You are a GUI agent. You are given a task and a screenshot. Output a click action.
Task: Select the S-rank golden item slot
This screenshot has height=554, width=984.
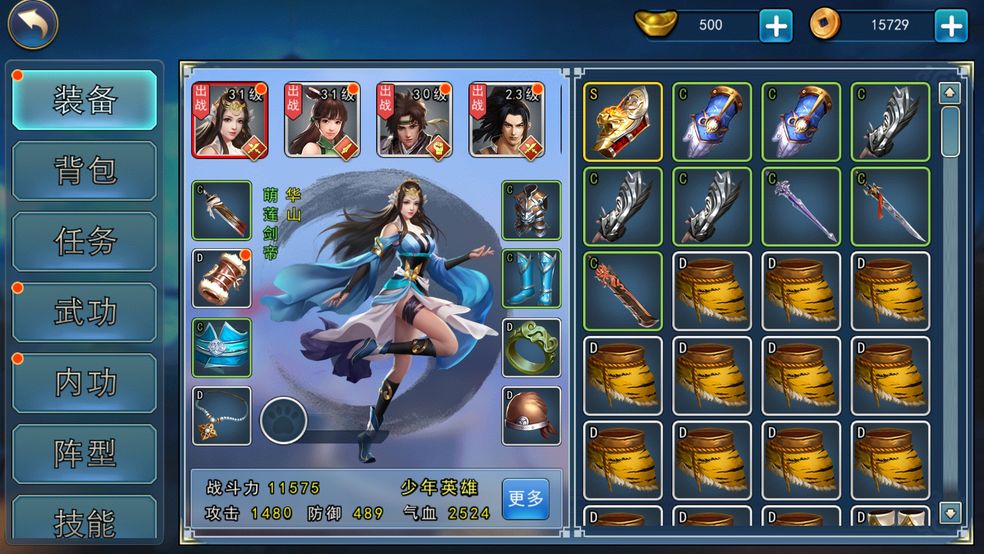623,121
